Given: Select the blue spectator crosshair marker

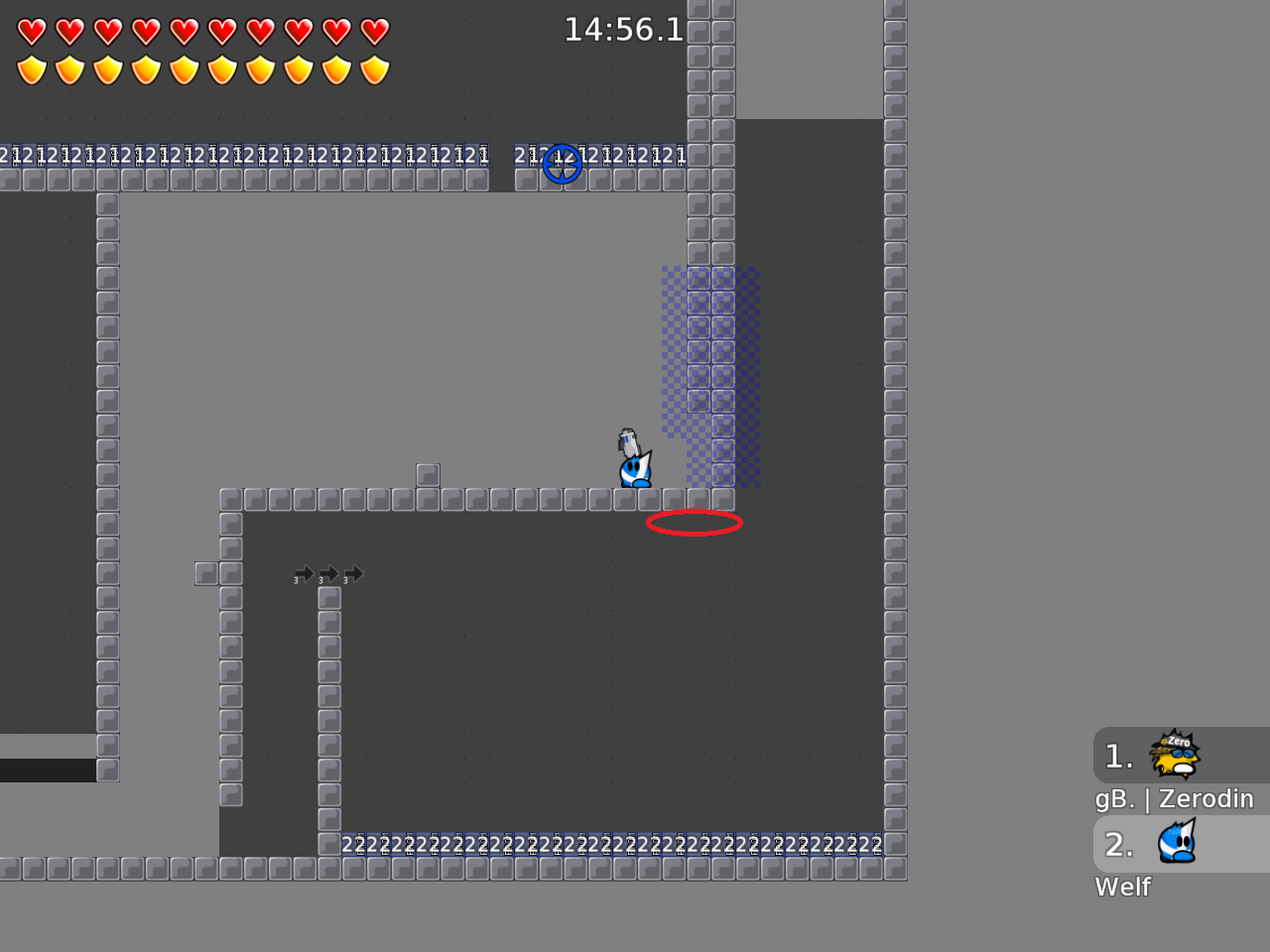Looking at the screenshot, I should pyautogui.click(x=563, y=165).
